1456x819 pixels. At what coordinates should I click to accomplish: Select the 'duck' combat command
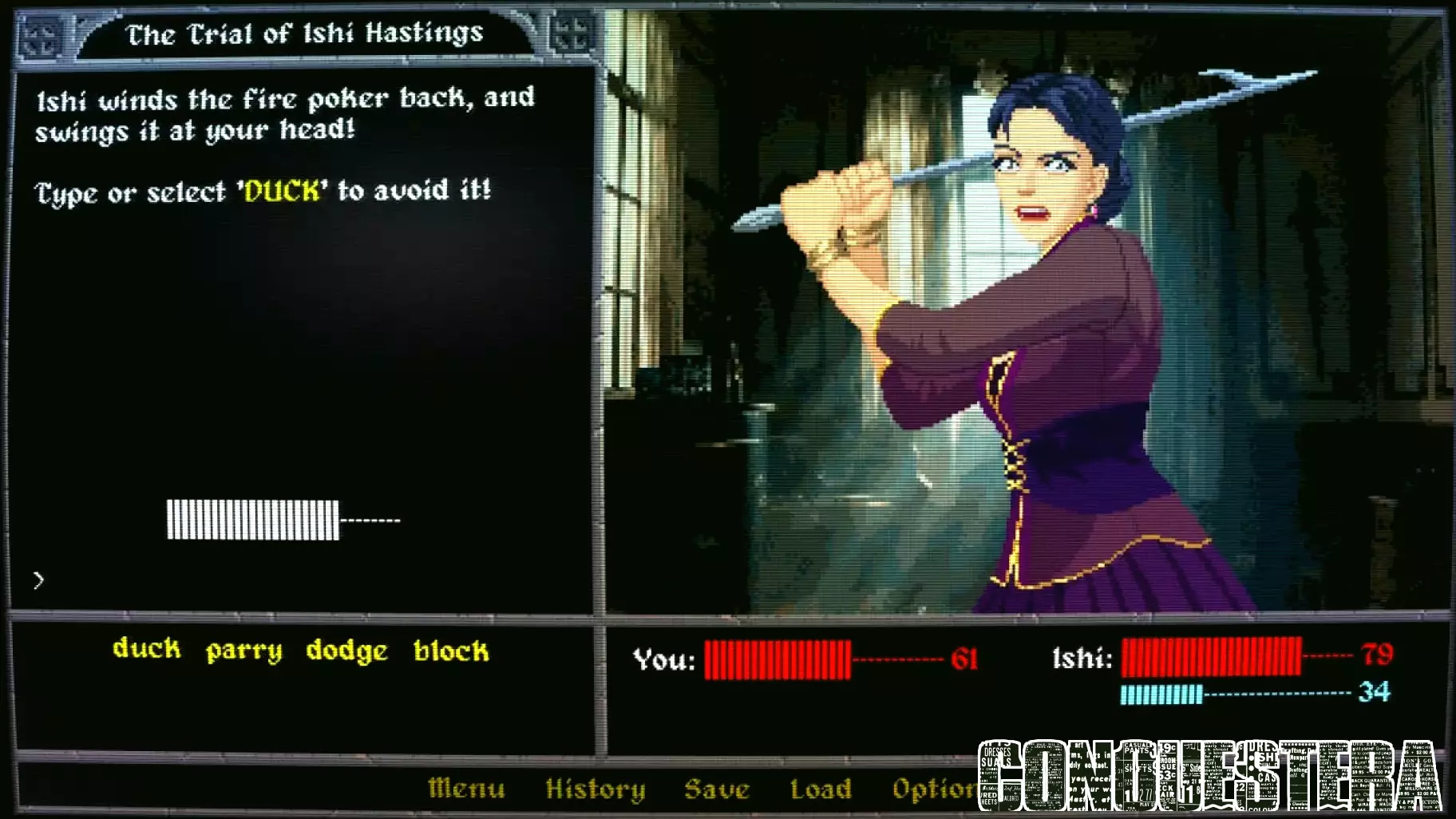pyautogui.click(x=148, y=651)
